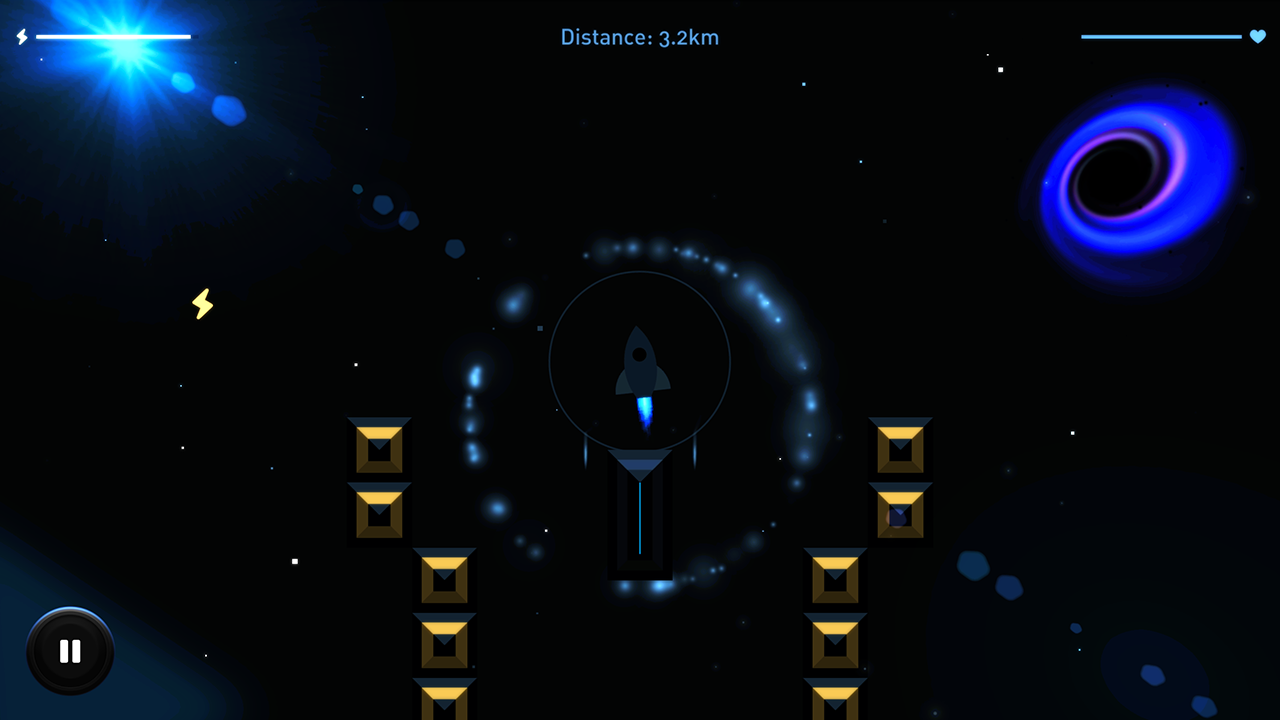Tap the lightning bolt icon beside the energy bar
This screenshot has height=720, width=1280.
pyautogui.click(x=20, y=37)
